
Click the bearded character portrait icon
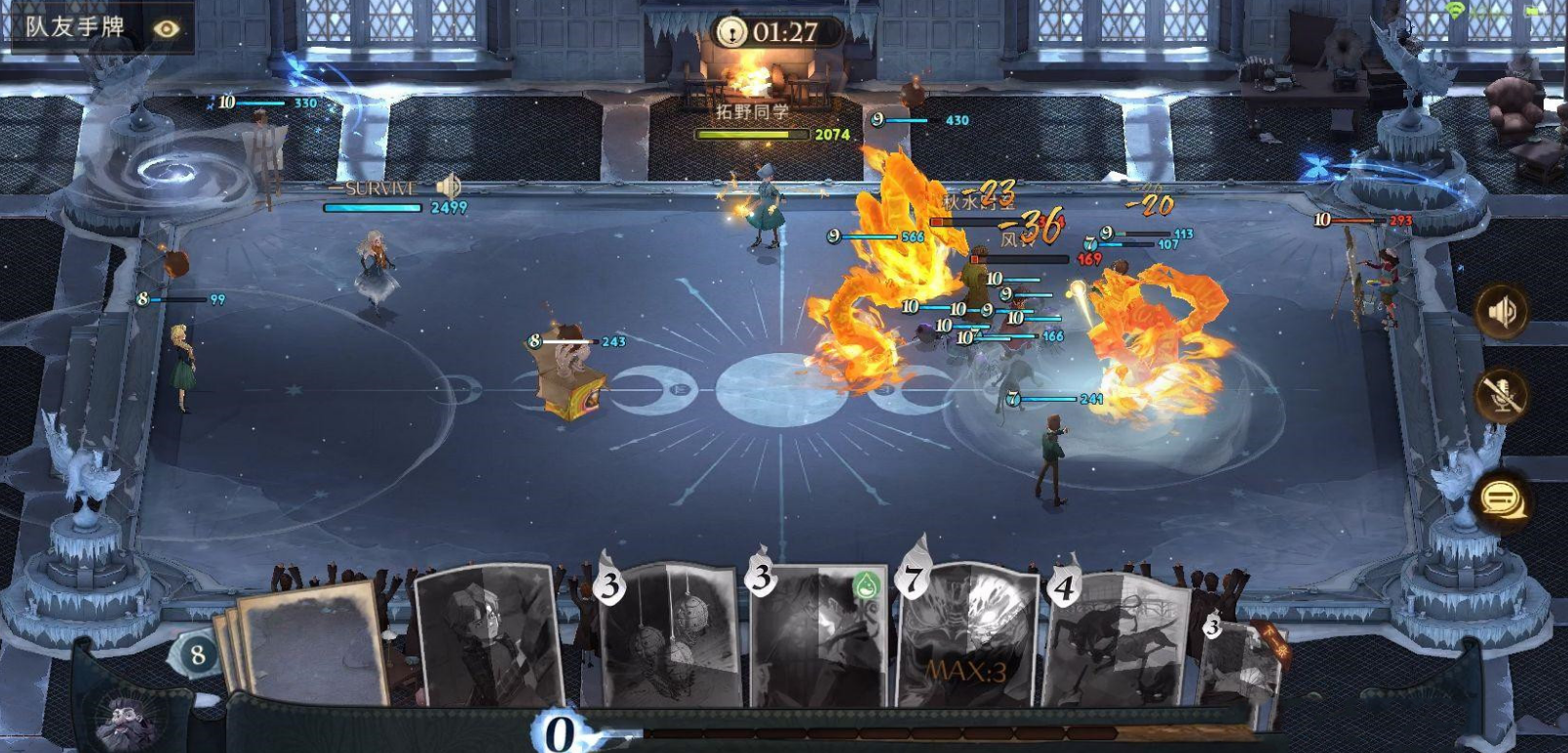(127, 724)
